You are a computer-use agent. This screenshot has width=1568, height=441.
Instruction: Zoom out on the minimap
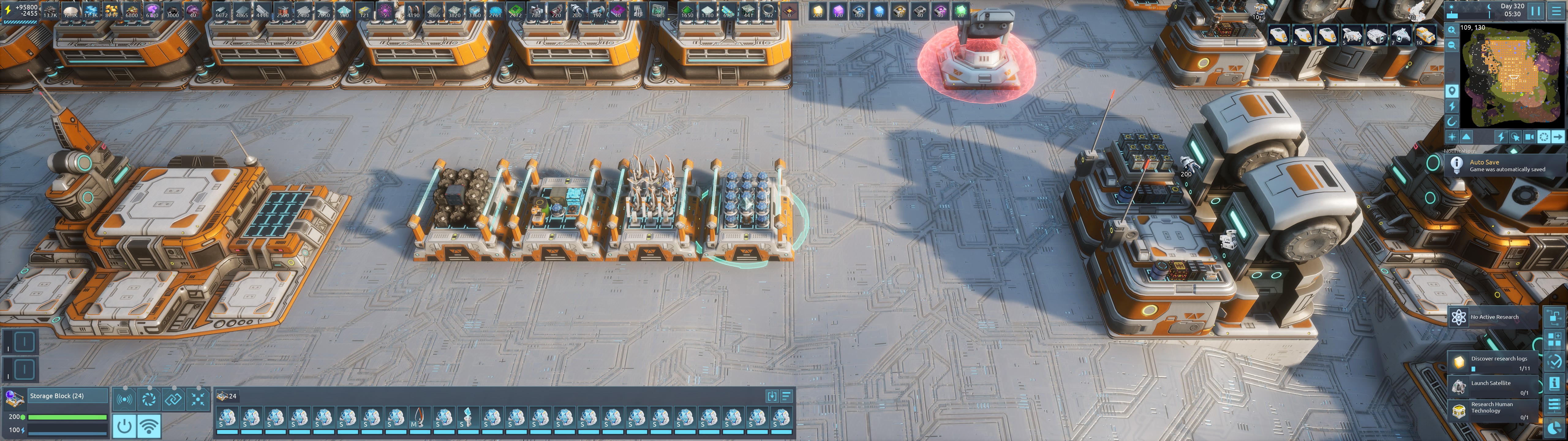pos(1452,45)
